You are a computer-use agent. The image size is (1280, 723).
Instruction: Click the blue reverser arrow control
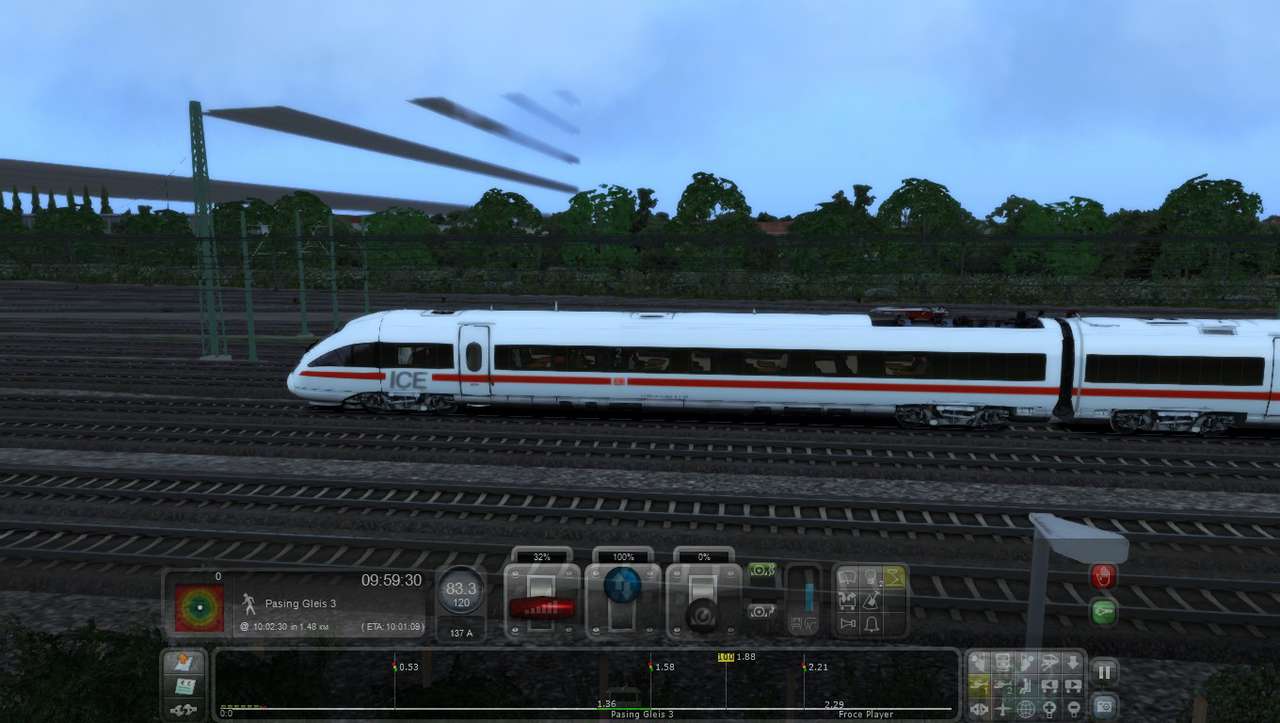[622, 585]
